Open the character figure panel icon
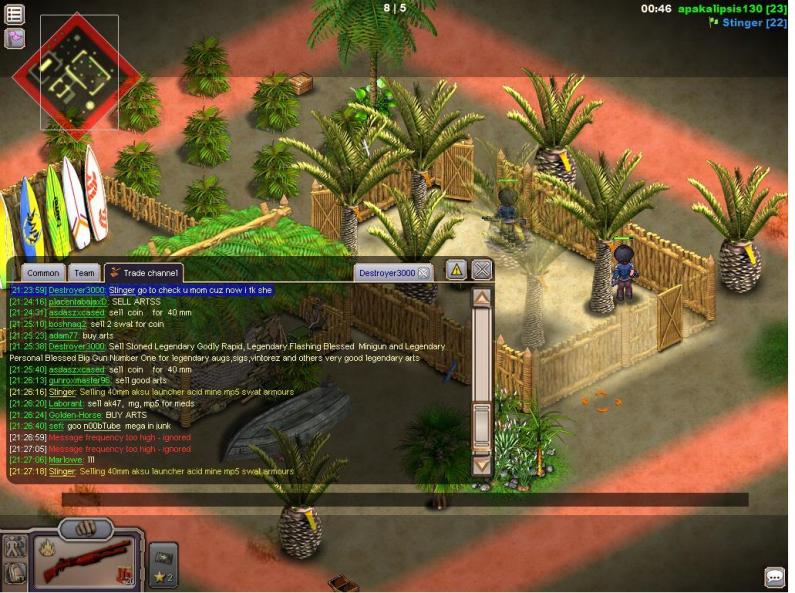The width and height of the screenshot is (795, 593). click(15, 546)
